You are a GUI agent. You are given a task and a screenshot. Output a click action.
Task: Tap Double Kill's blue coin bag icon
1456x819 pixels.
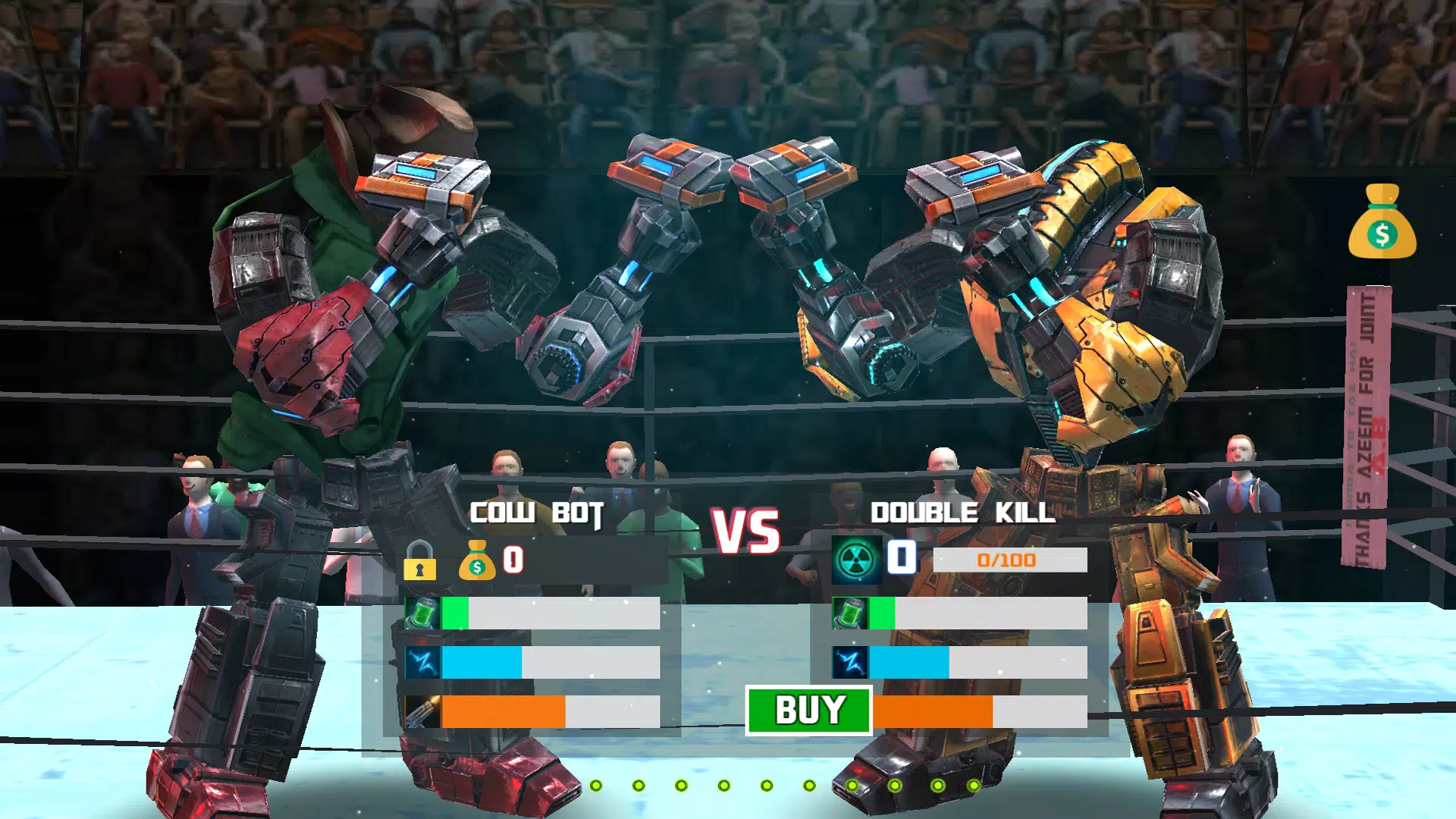coord(902,558)
